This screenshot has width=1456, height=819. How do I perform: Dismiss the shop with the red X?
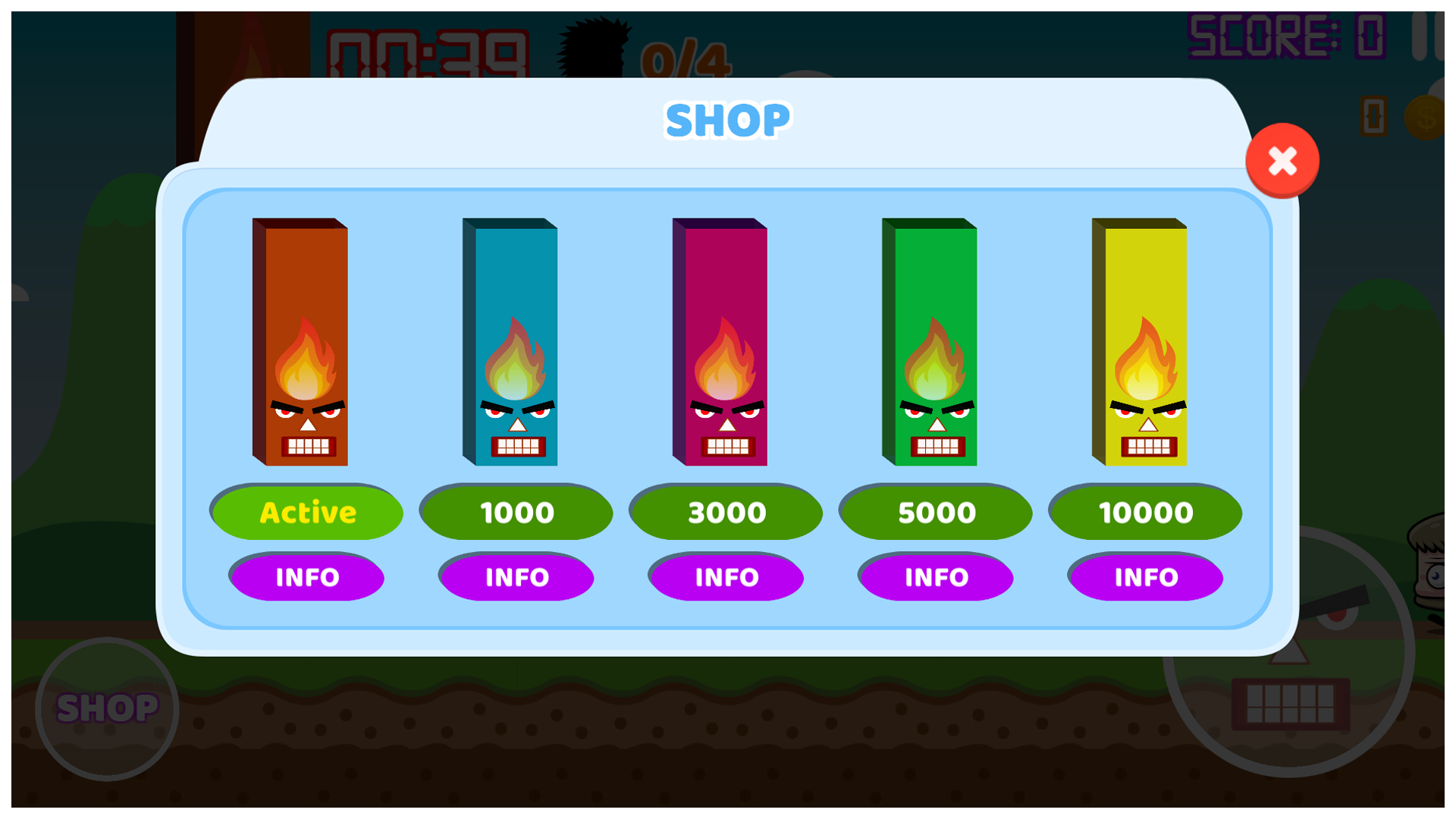click(1282, 159)
